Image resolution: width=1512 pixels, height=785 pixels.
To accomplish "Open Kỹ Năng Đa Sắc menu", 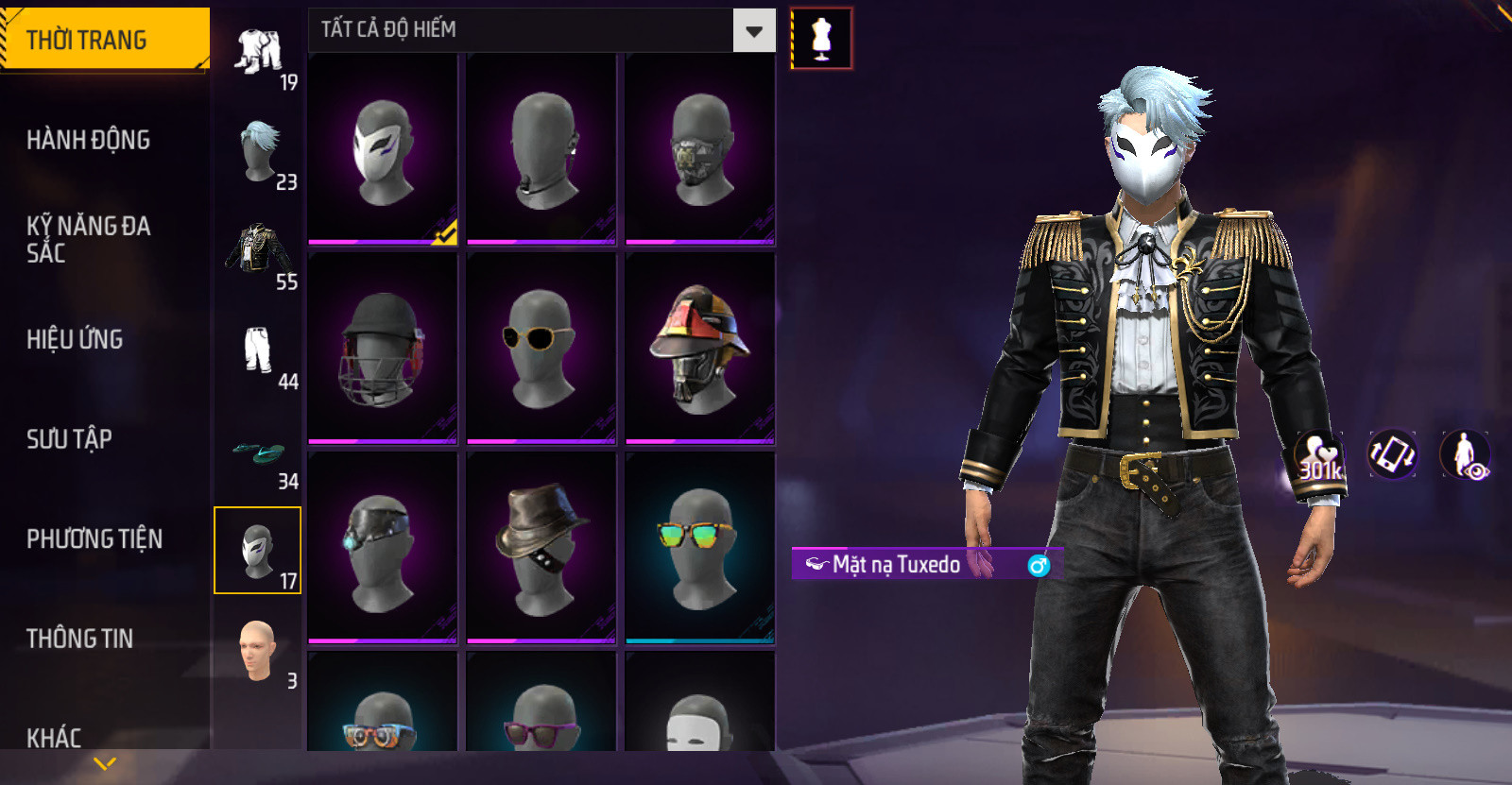I will (x=89, y=239).
